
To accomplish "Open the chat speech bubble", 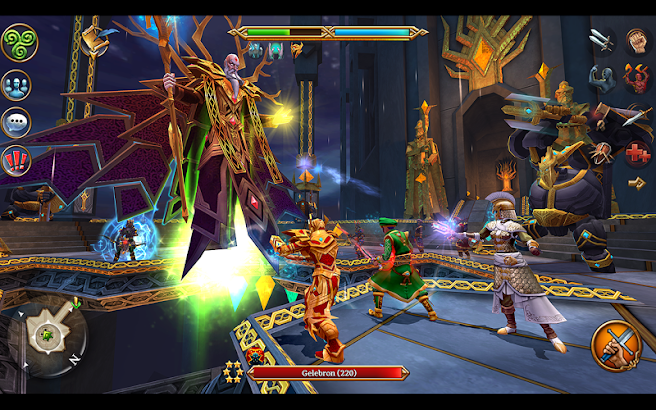I will (16, 122).
